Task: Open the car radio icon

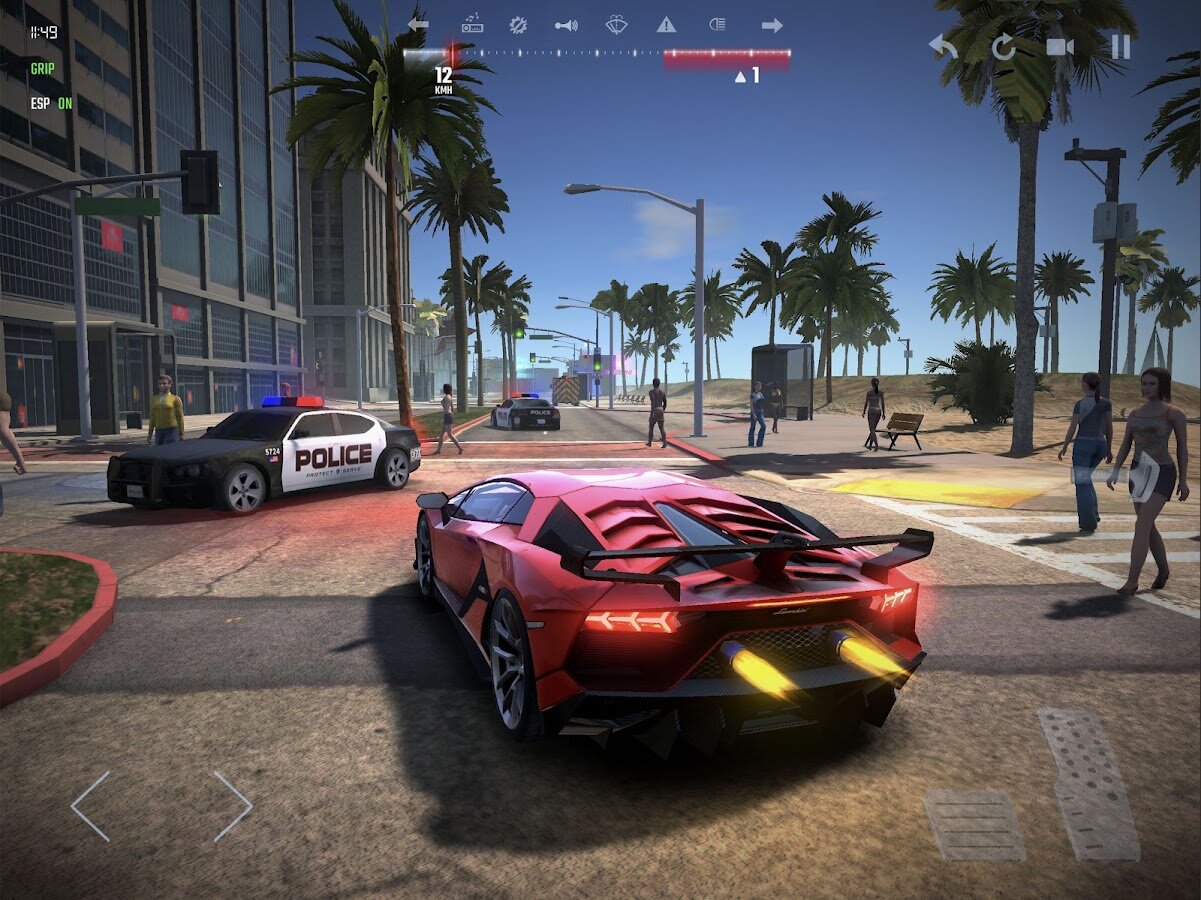Action: (x=472, y=25)
